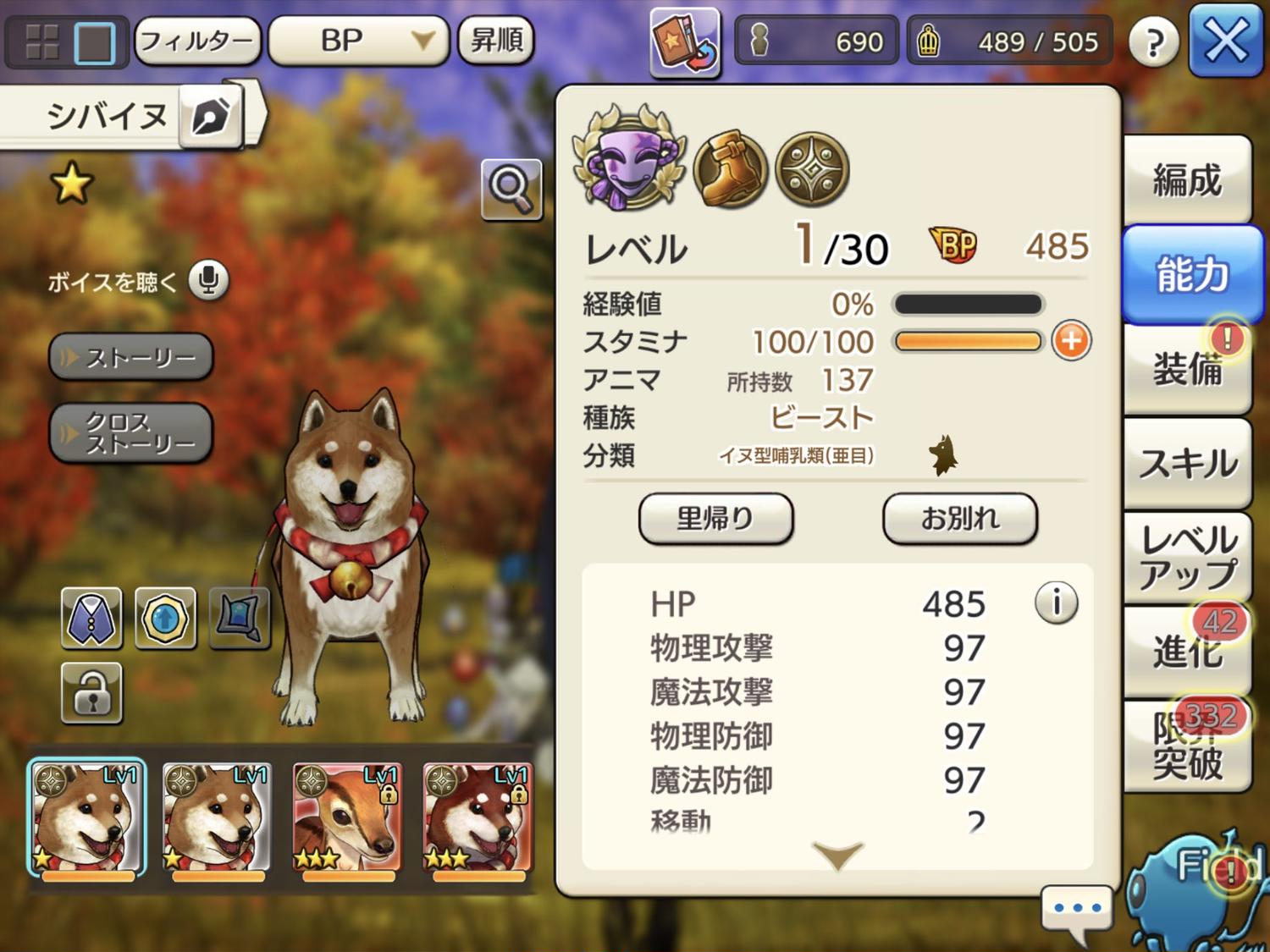Switch to the スキル skills tab
This screenshot has width=1270, height=952.
[1187, 463]
